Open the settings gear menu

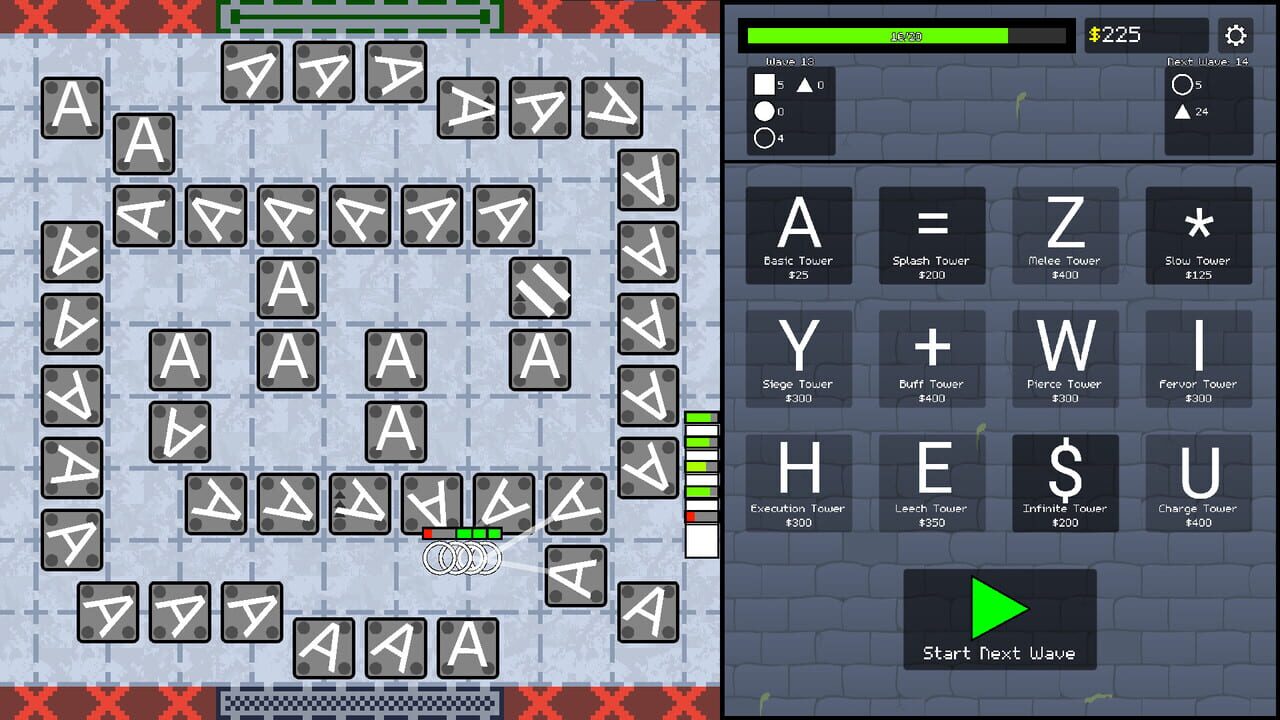point(1236,35)
